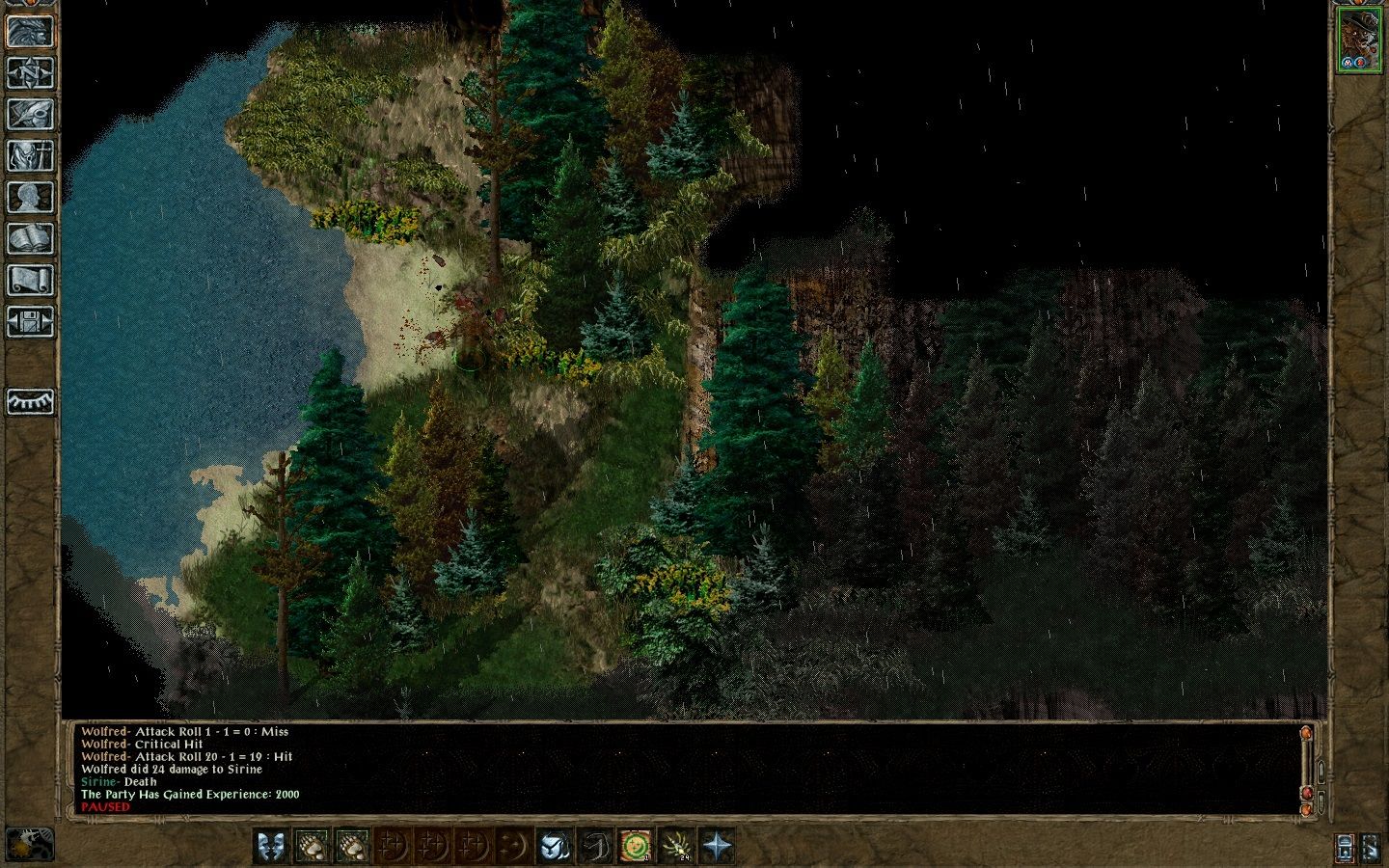The width and height of the screenshot is (1389, 868).
Task: Open the area map with compass icon
Action: click(x=30, y=72)
